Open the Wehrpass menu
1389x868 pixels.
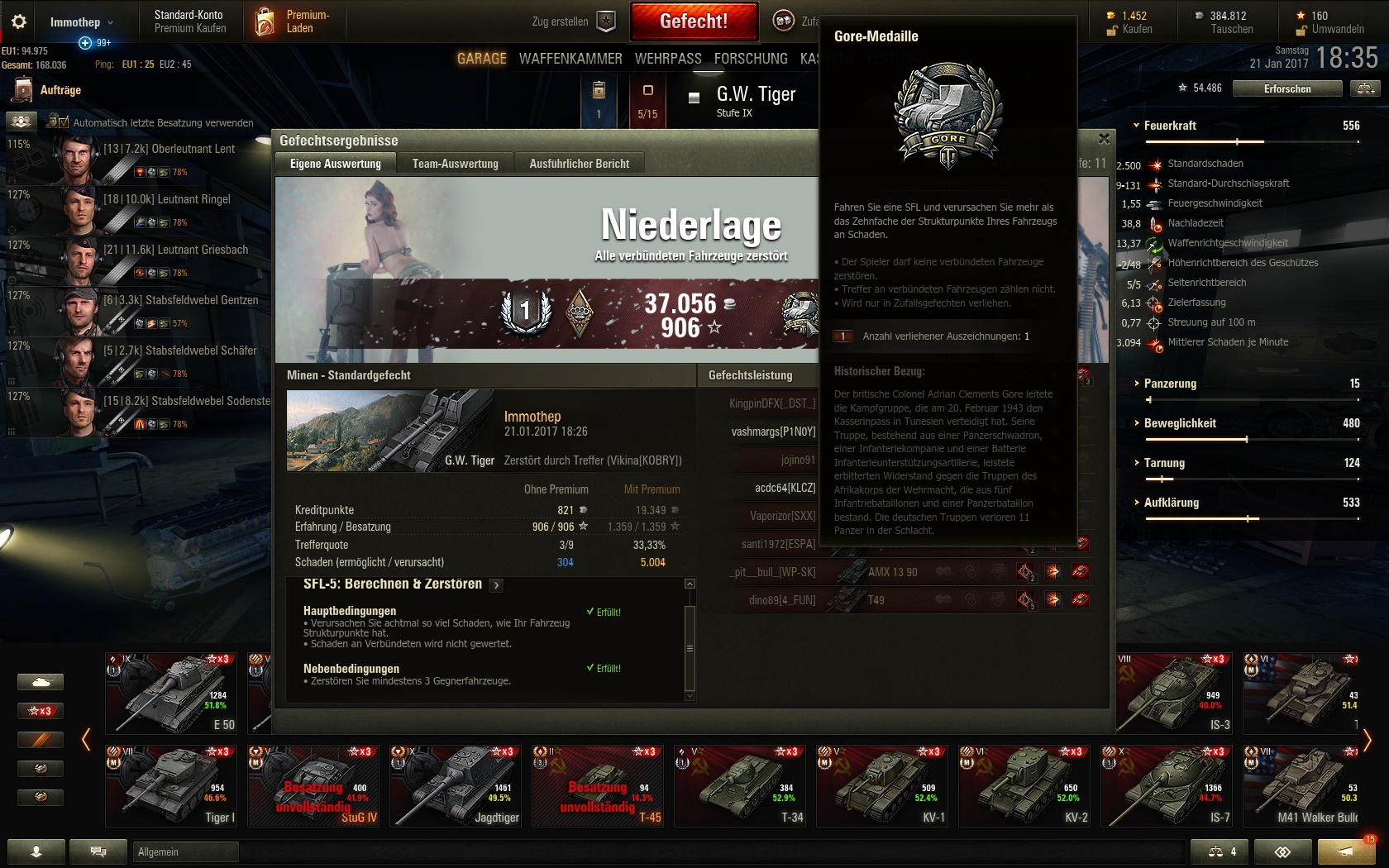coord(668,59)
